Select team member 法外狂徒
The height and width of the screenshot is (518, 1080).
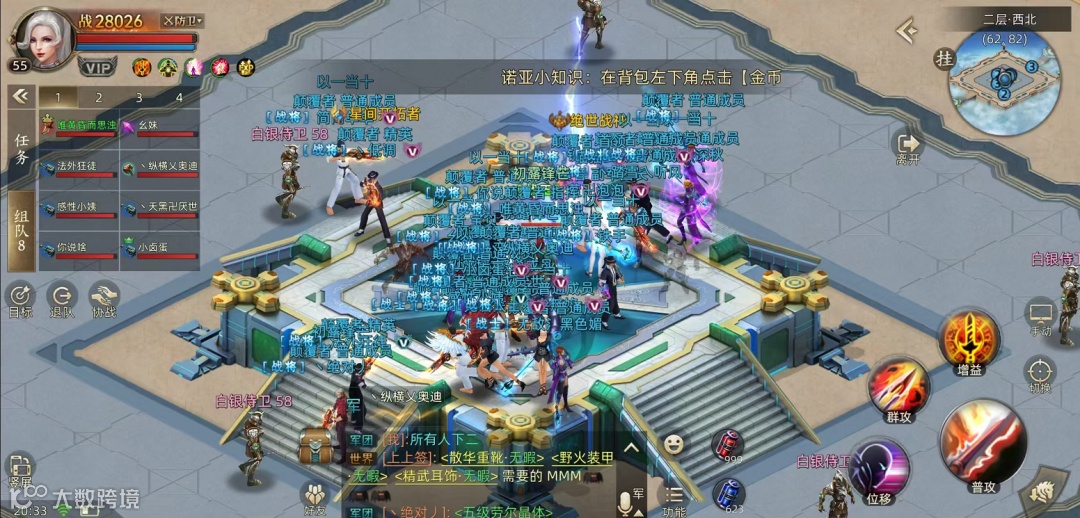click(x=78, y=168)
